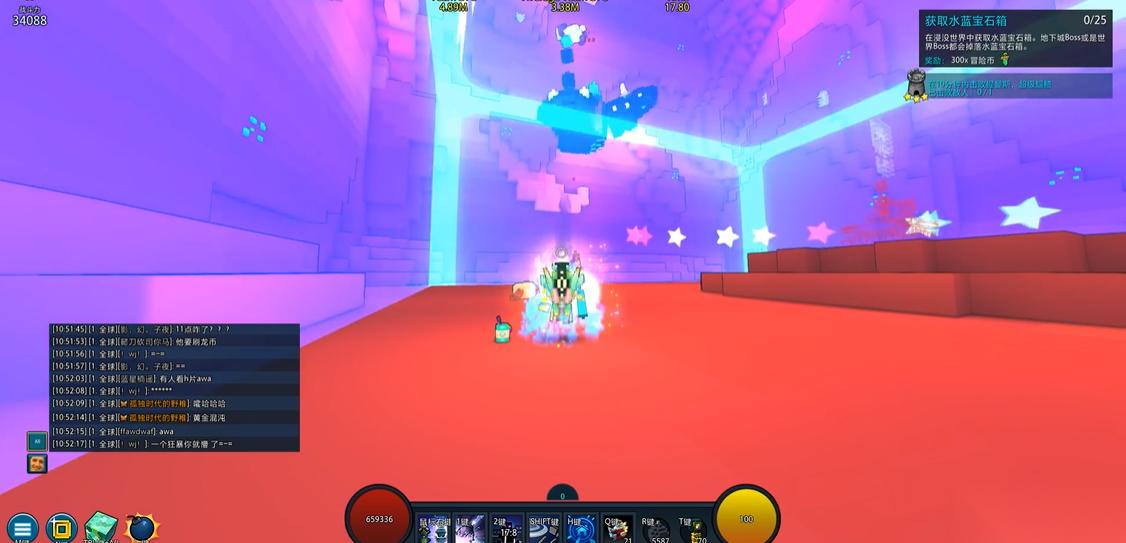
Task: Select the blue bomb icon
Action: pos(141,528)
